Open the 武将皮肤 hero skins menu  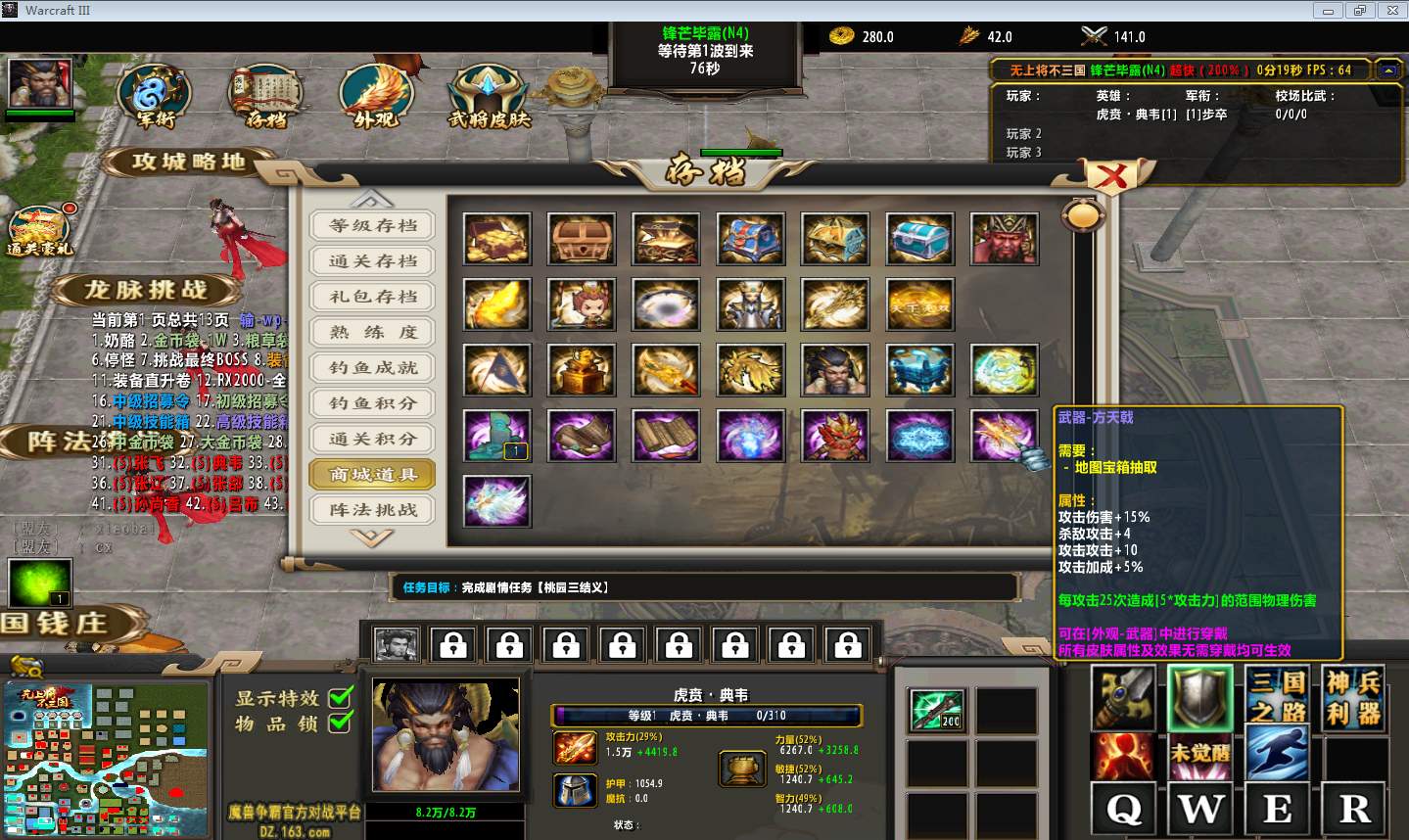(x=488, y=98)
